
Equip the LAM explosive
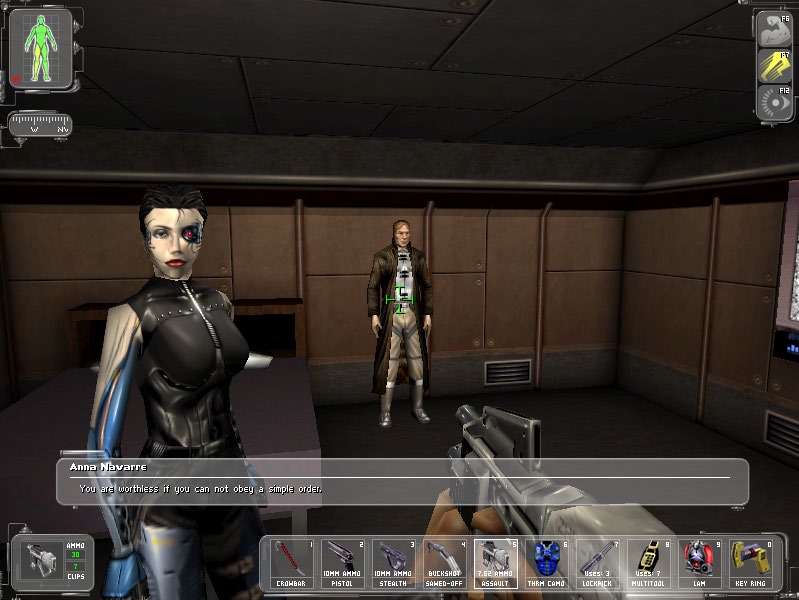[698, 563]
